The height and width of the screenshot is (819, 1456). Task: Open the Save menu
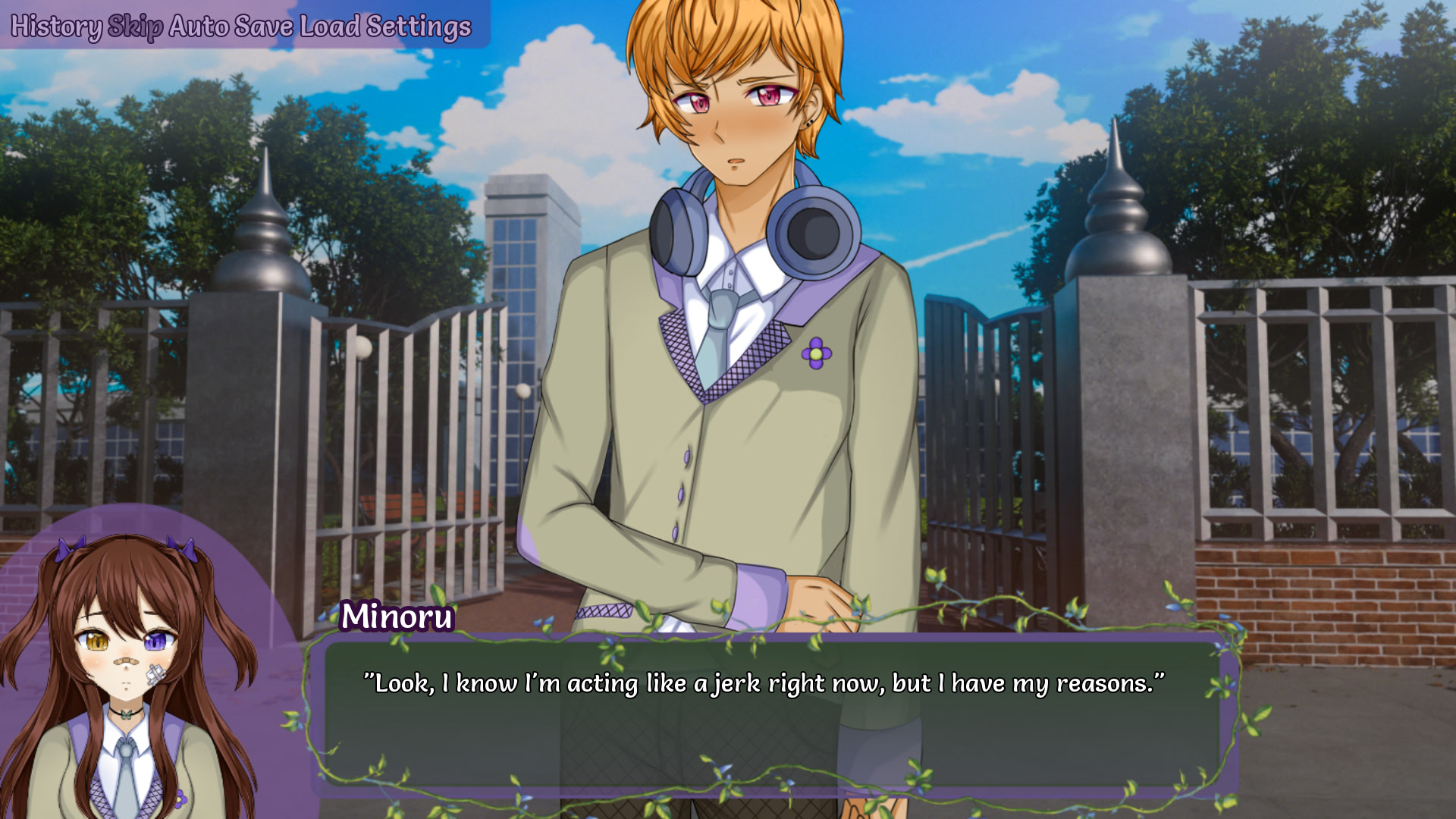click(263, 27)
